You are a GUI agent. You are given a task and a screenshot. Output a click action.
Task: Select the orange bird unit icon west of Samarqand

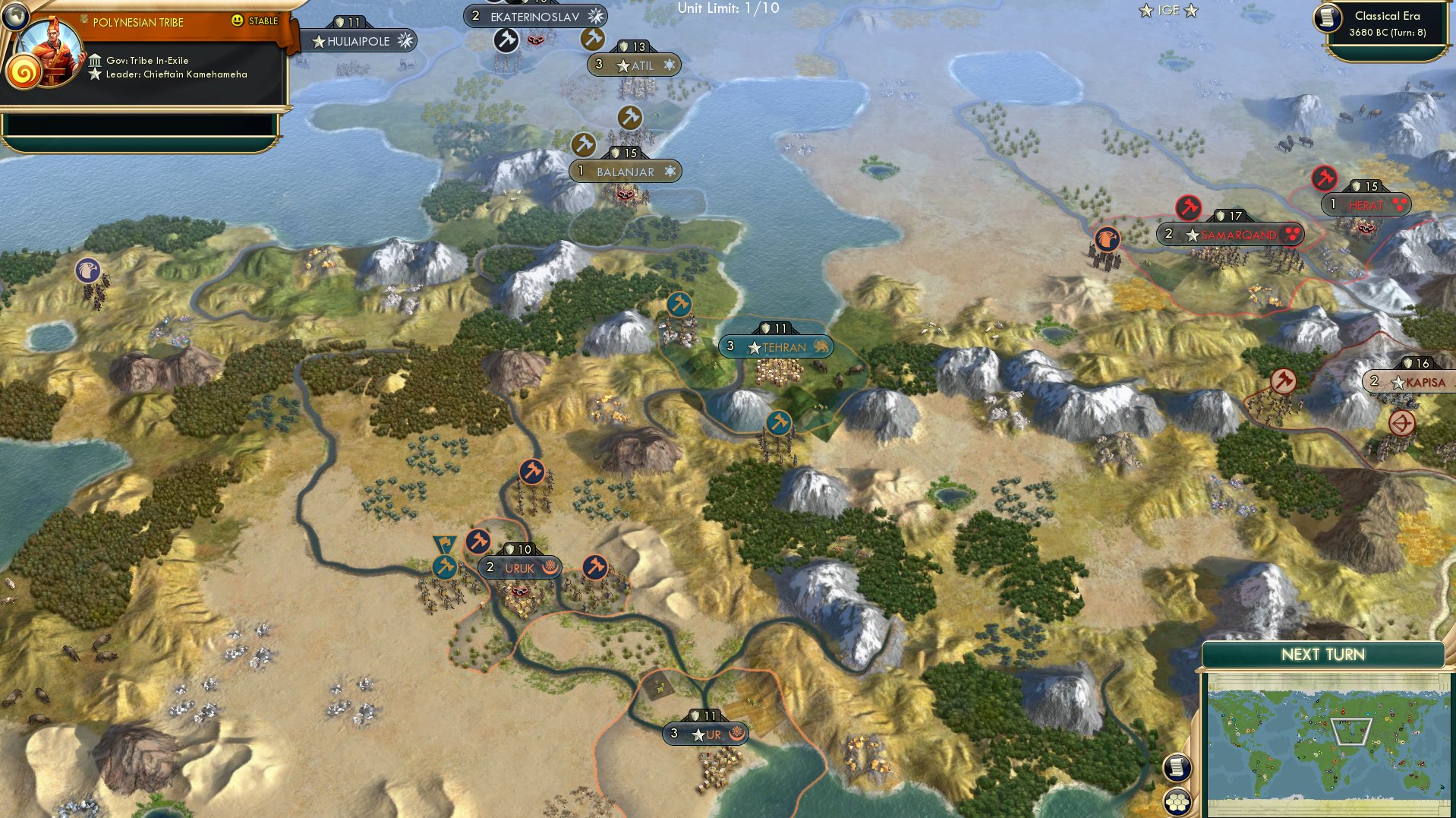(x=1107, y=238)
